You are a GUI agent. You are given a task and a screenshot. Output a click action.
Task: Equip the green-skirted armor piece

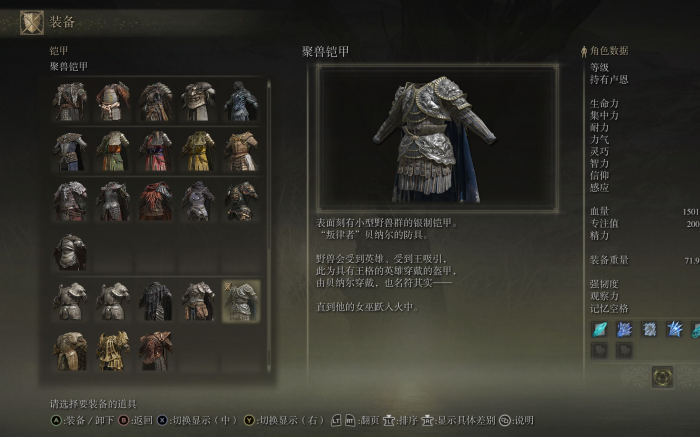coord(113,151)
